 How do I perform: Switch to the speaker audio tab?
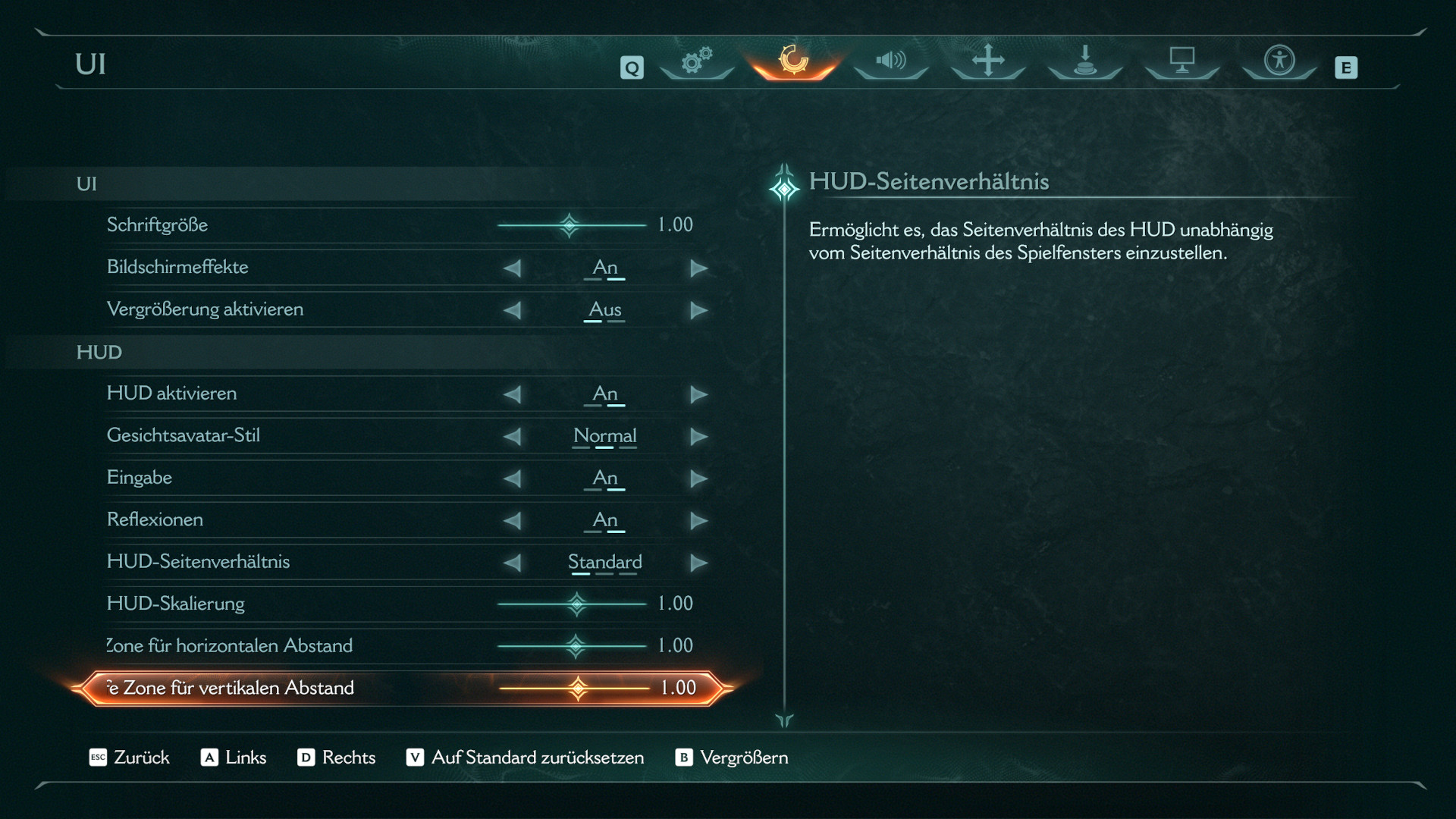point(890,61)
